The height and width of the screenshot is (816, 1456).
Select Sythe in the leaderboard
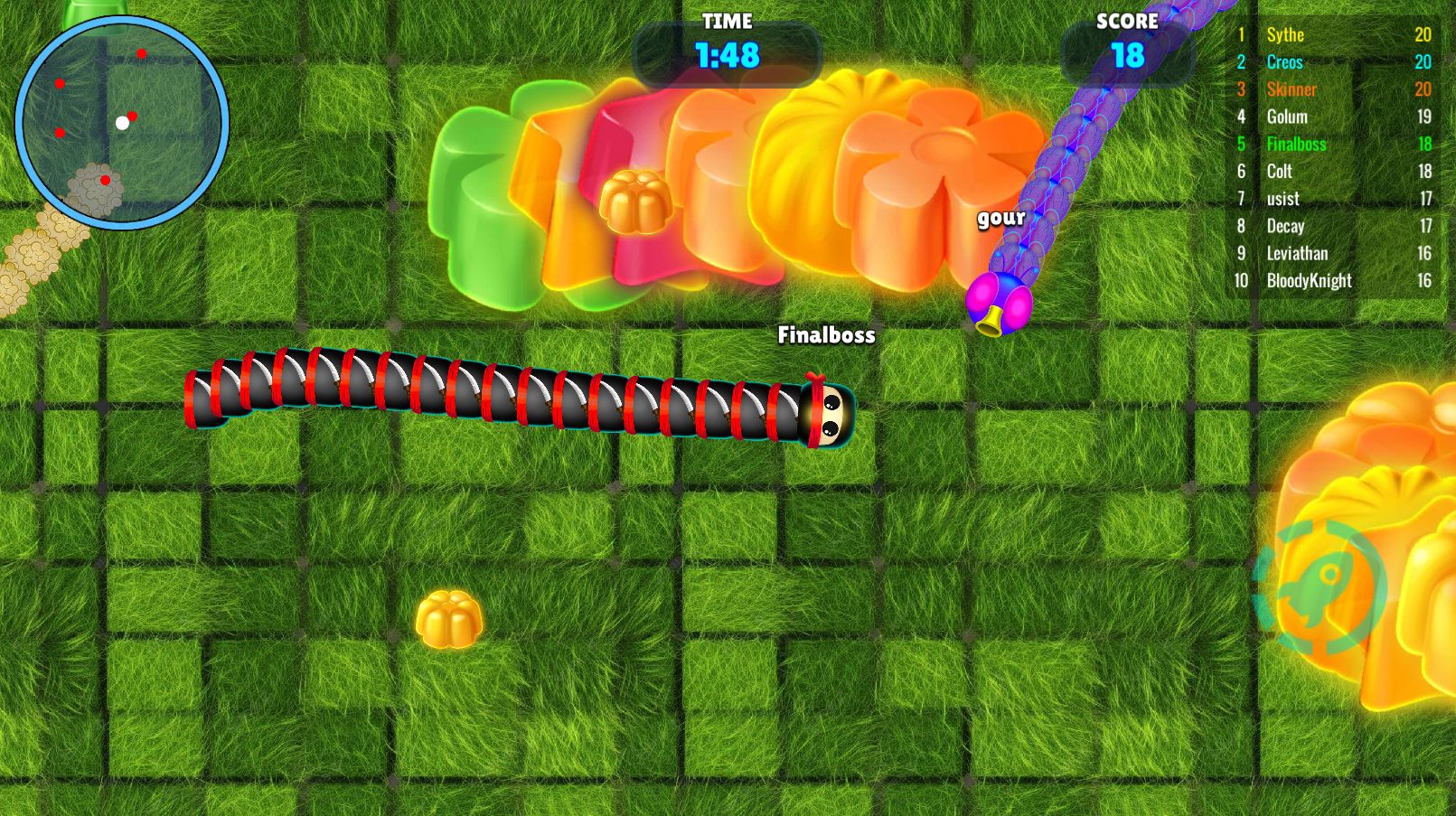point(1332,35)
